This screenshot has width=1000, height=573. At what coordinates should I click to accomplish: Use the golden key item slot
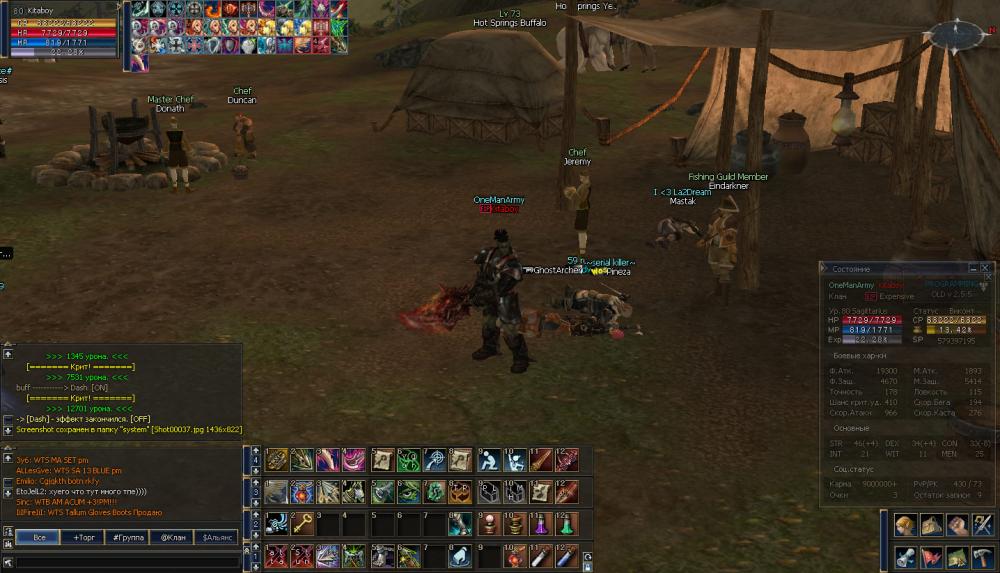click(x=302, y=524)
